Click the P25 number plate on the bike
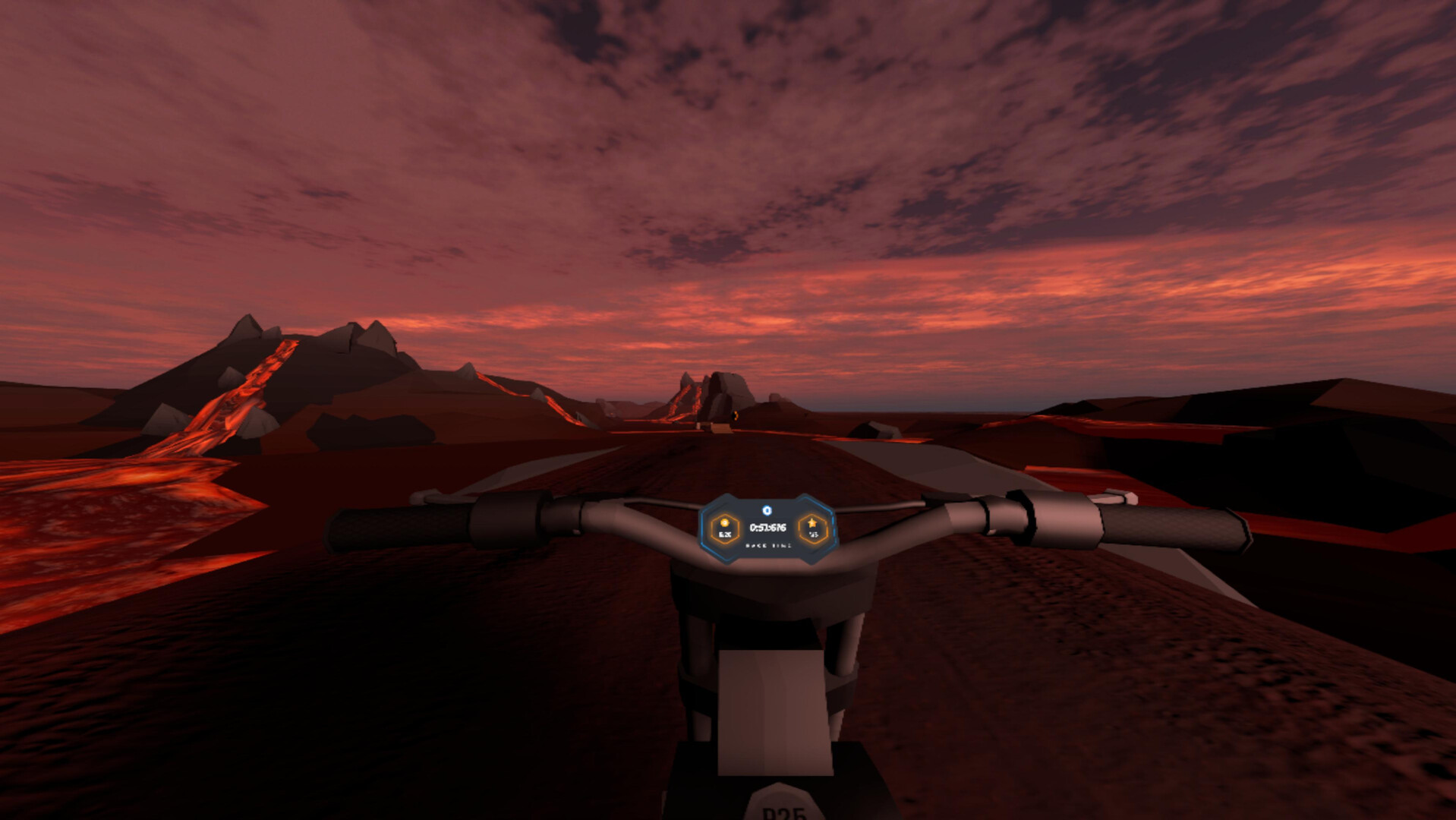The image size is (1456, 820). [782, 809]
